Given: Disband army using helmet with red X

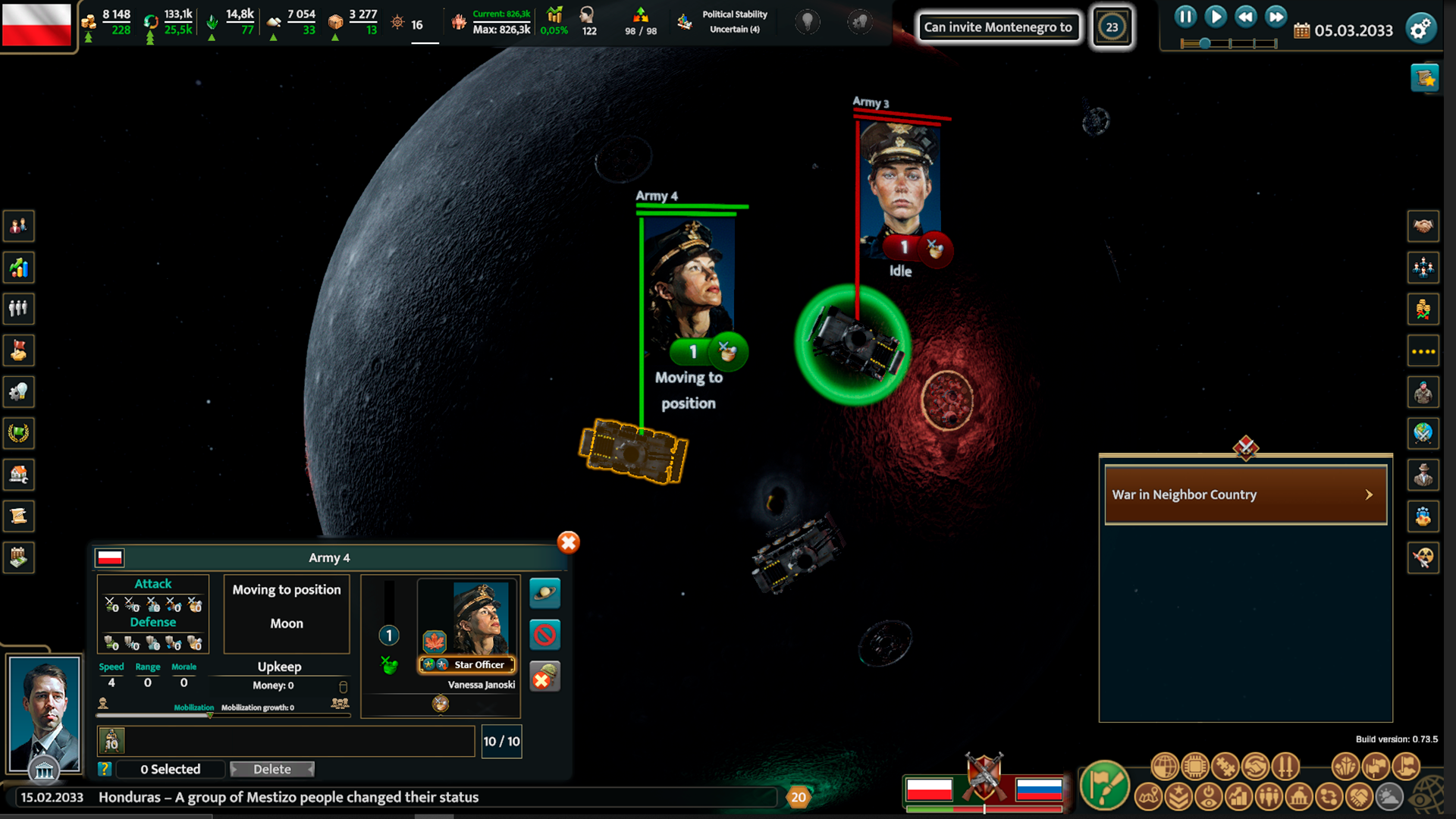Looking at the screenshot, I should (x=544, y=676).
